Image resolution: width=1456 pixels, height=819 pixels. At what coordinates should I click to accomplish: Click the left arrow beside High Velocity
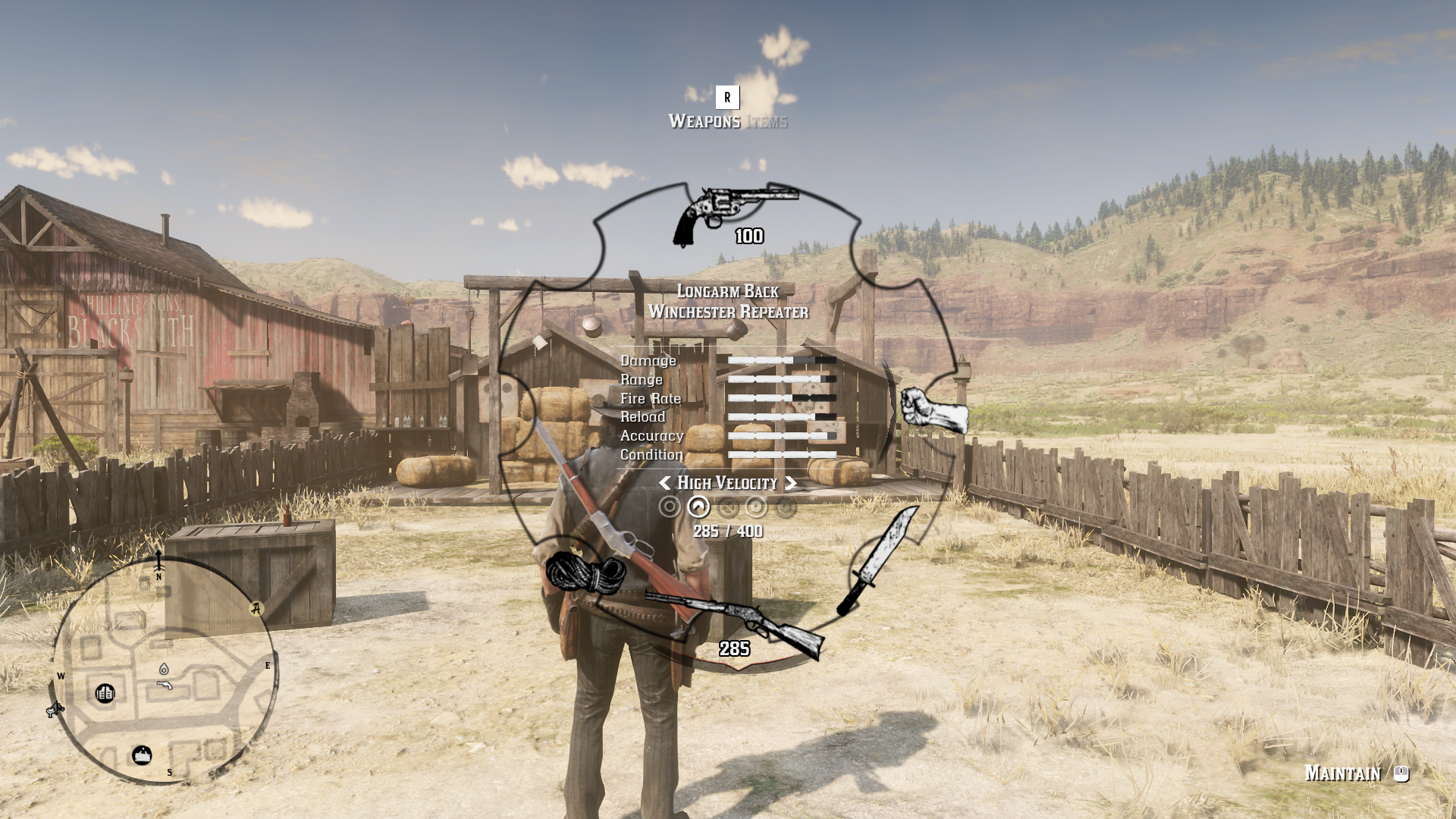click(664, 483)
